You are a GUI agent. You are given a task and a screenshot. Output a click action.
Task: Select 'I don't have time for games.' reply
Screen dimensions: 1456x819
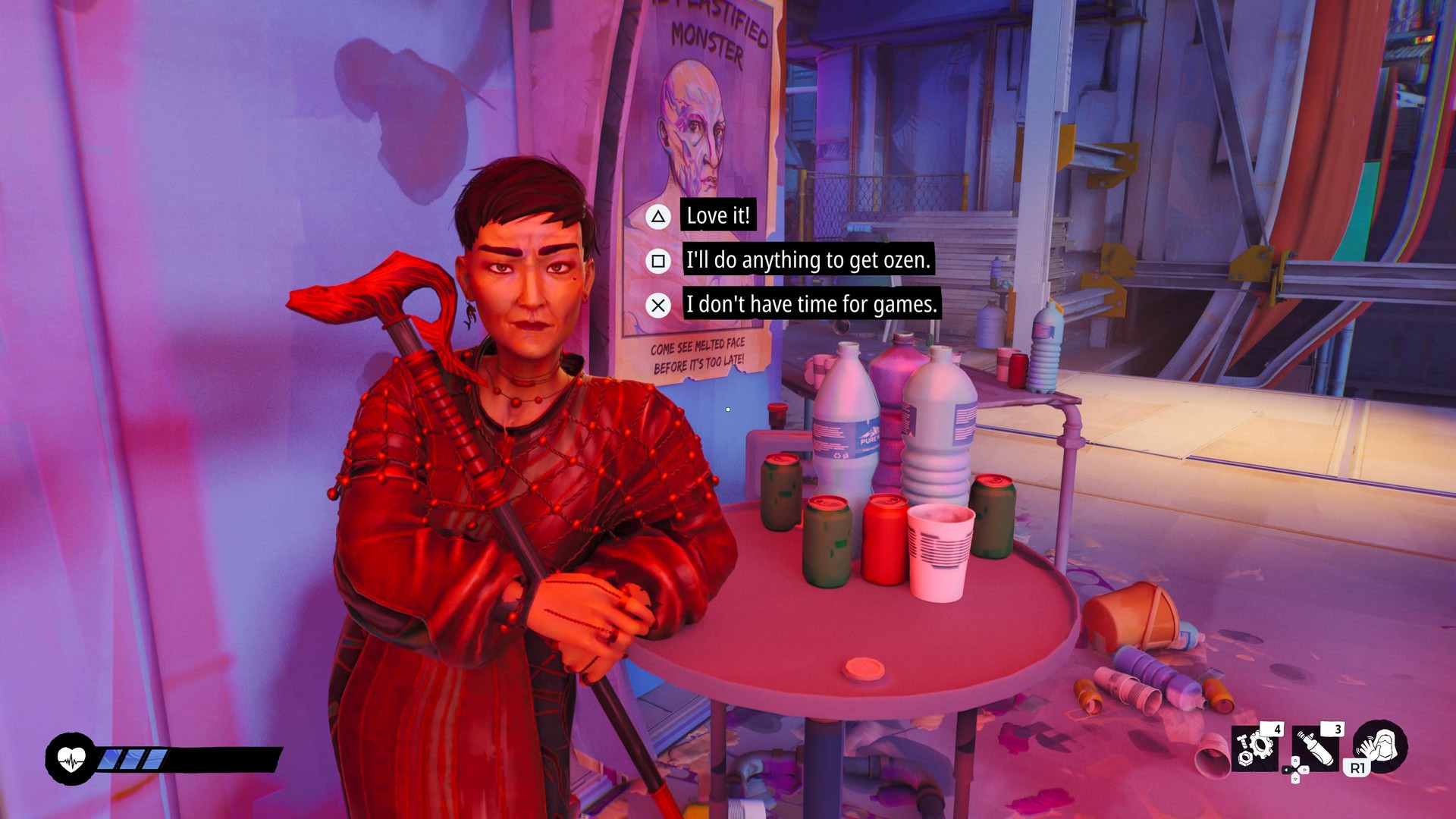(x=811, y=306)
